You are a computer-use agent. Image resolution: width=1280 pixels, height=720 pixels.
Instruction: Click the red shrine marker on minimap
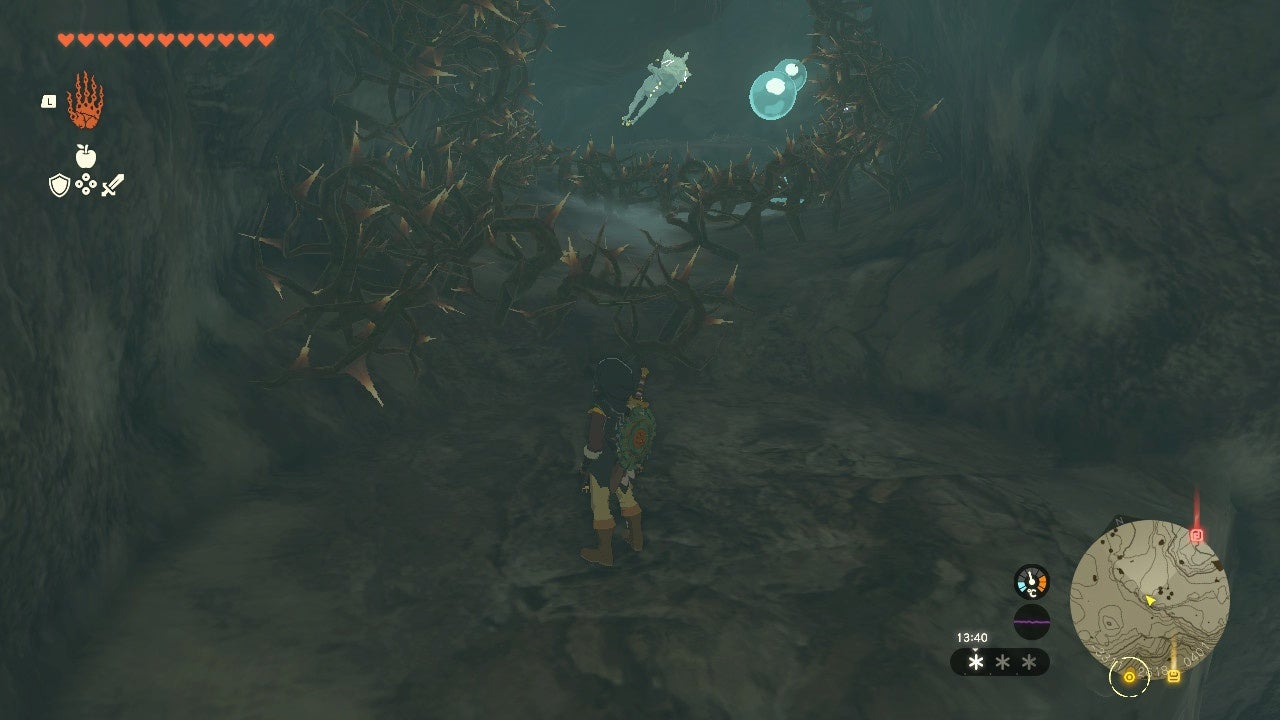point(1197,535)
